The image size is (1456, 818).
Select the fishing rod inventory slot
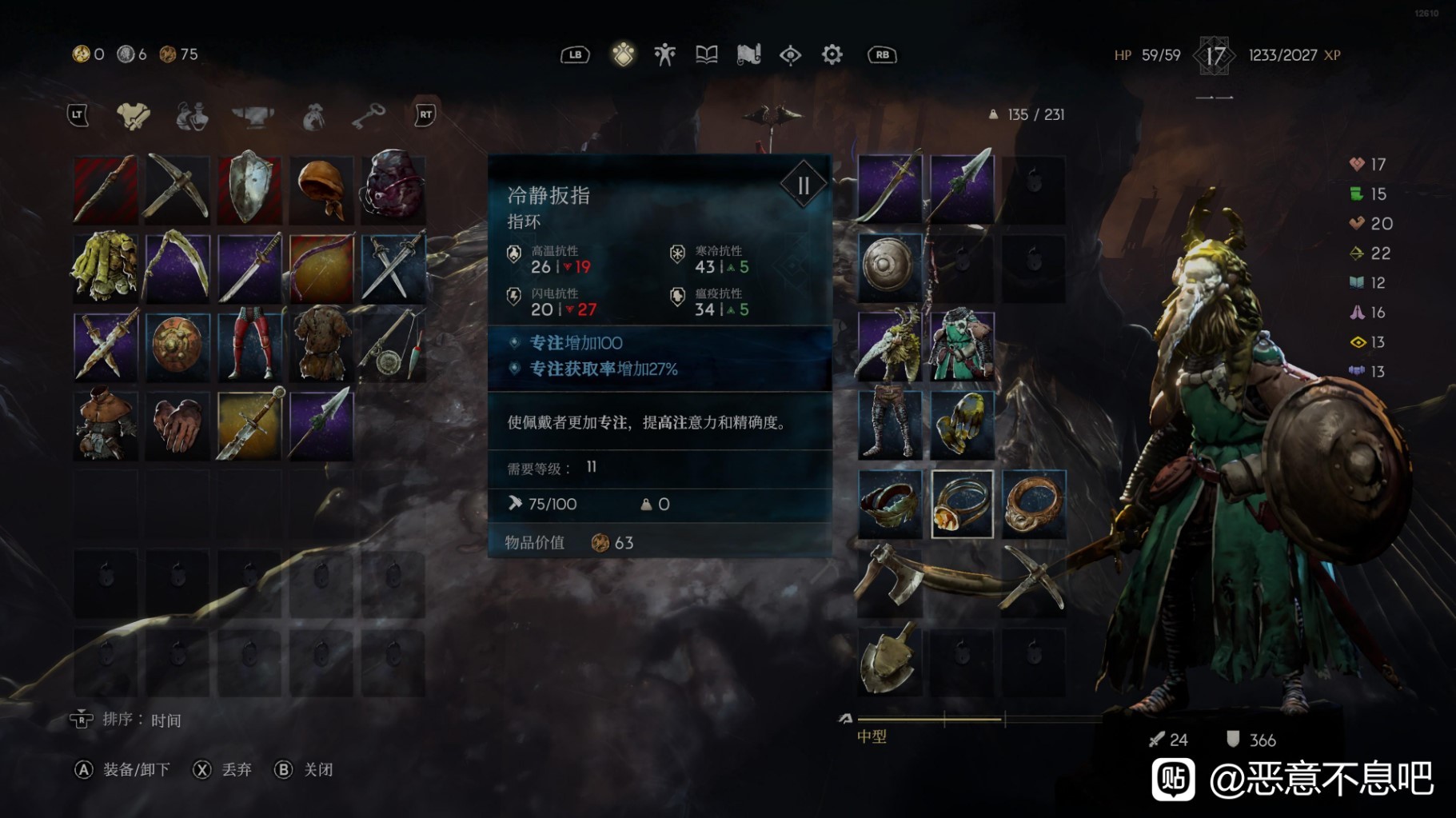393,346
